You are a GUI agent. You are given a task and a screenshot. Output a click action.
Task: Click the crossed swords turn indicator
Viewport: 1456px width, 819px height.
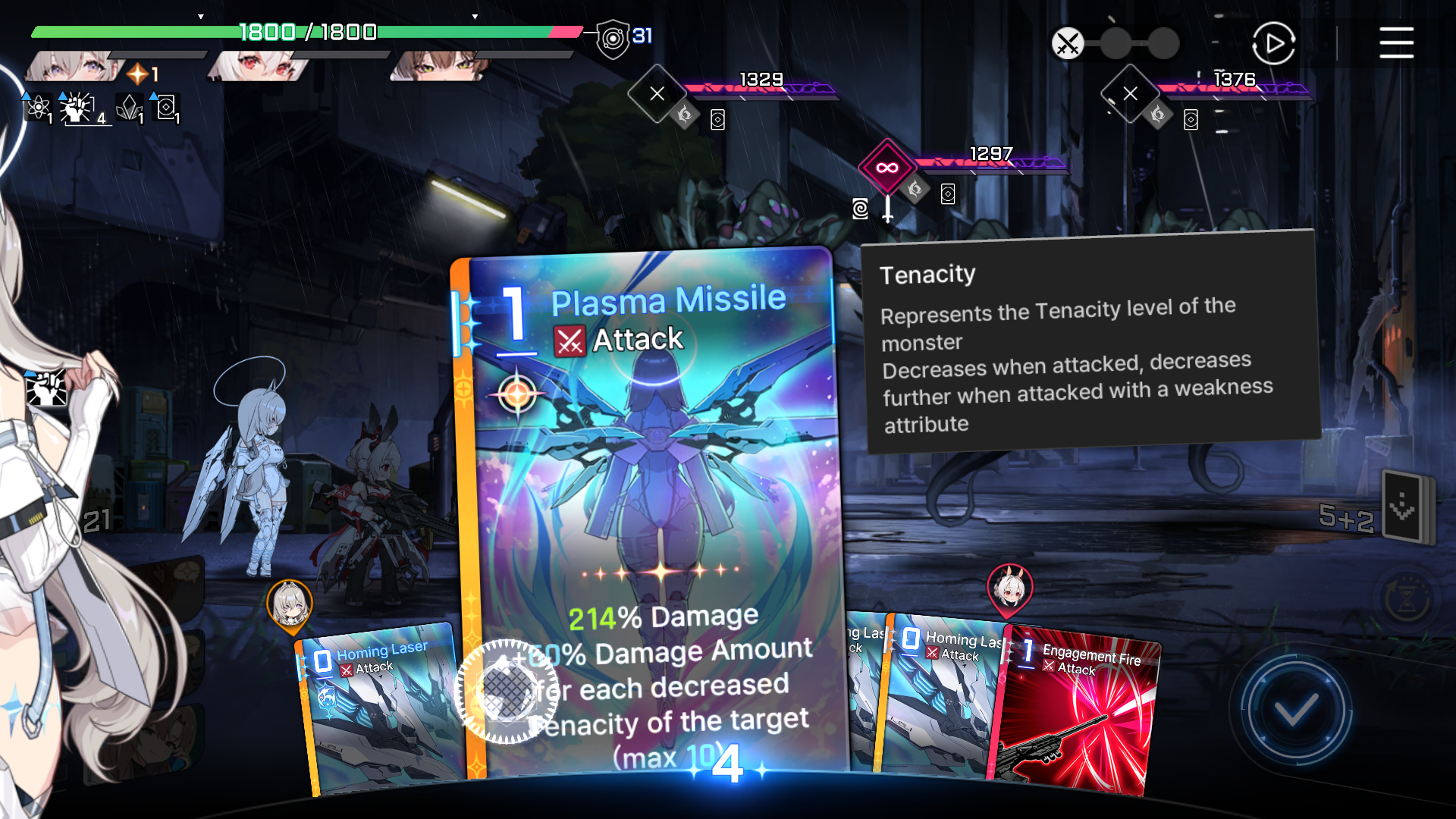click(1068, 43)
